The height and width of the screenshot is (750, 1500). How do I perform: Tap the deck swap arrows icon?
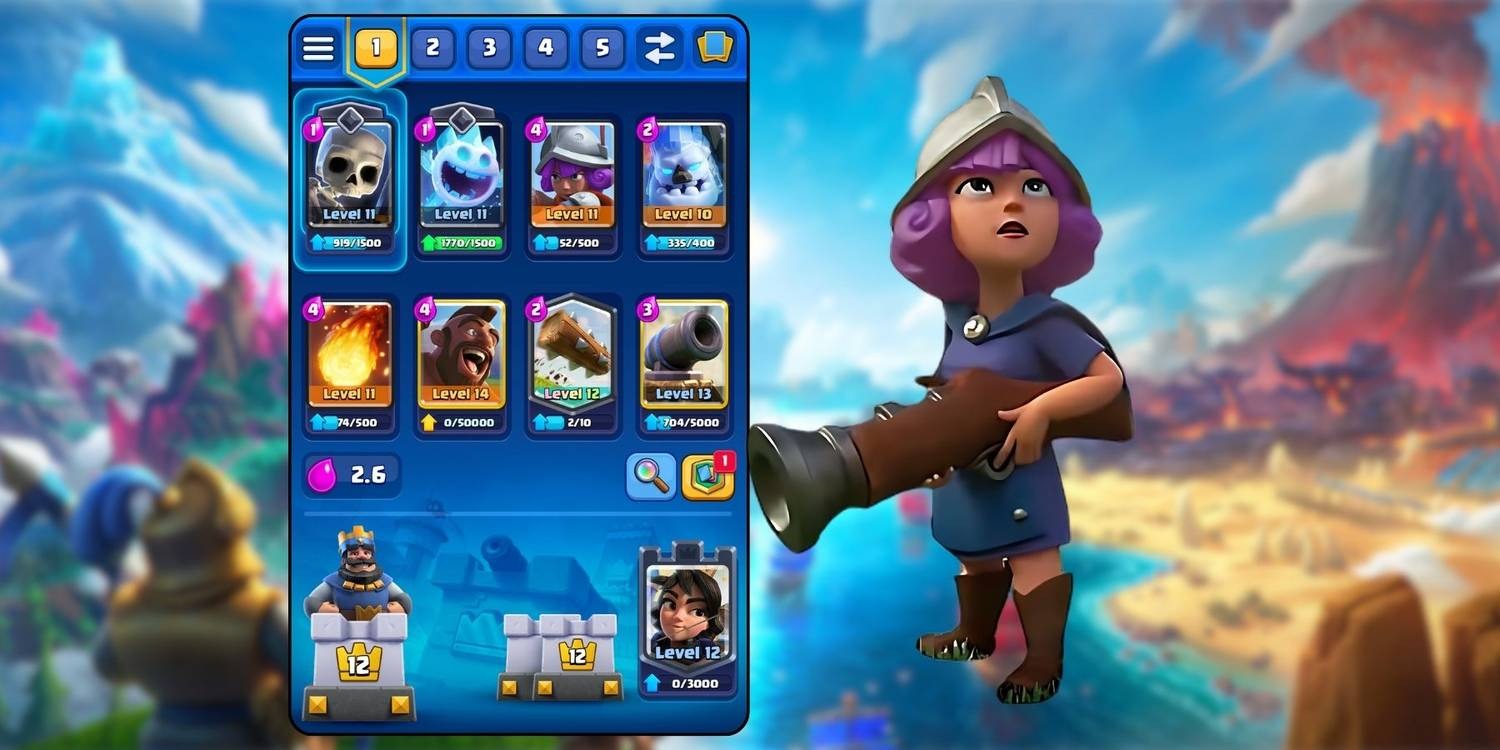pyautogui.click(x=659, y=46)
